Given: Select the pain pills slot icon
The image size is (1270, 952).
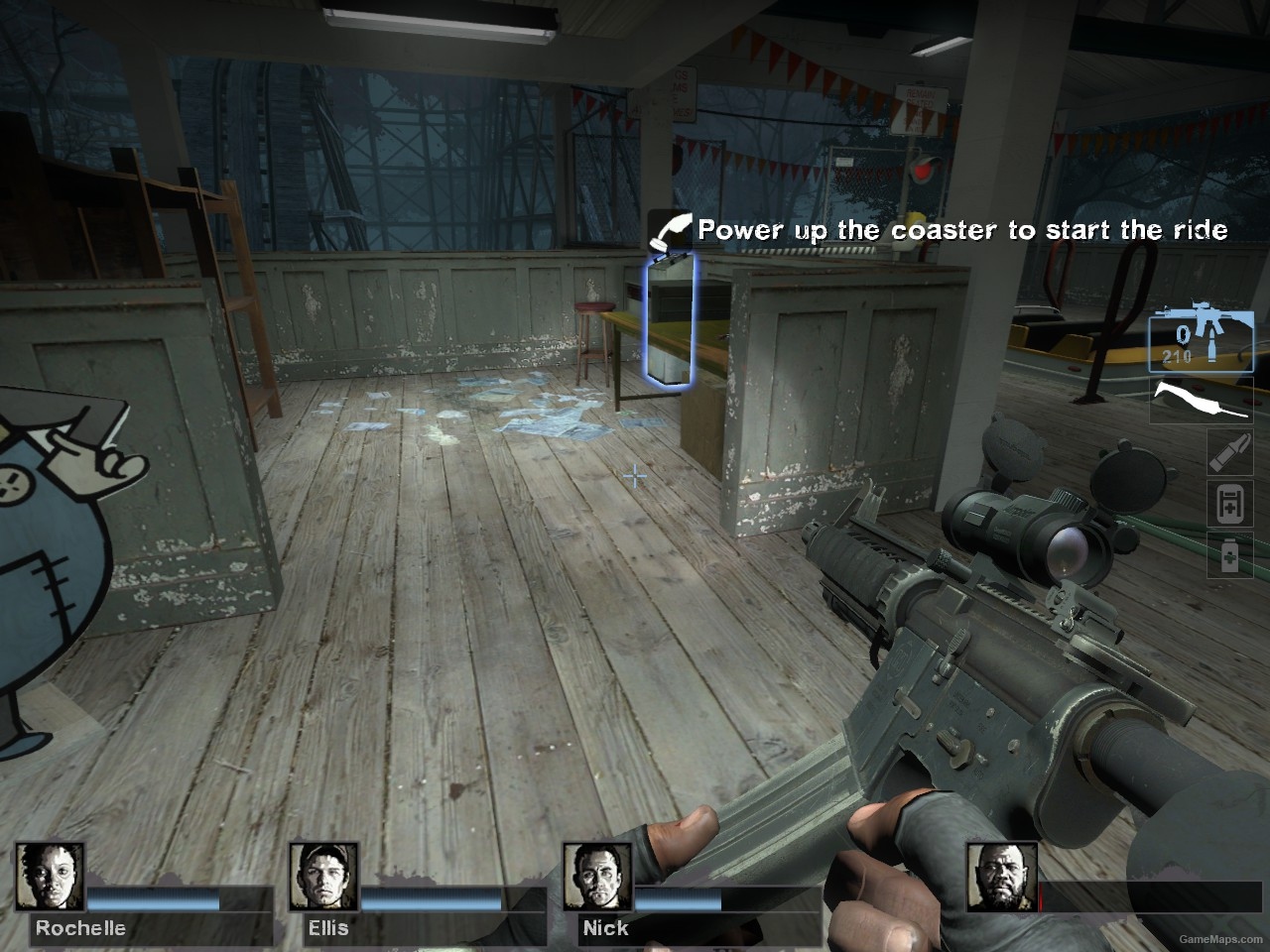Looking at the screenshot, I should (x=1231, y=555).
